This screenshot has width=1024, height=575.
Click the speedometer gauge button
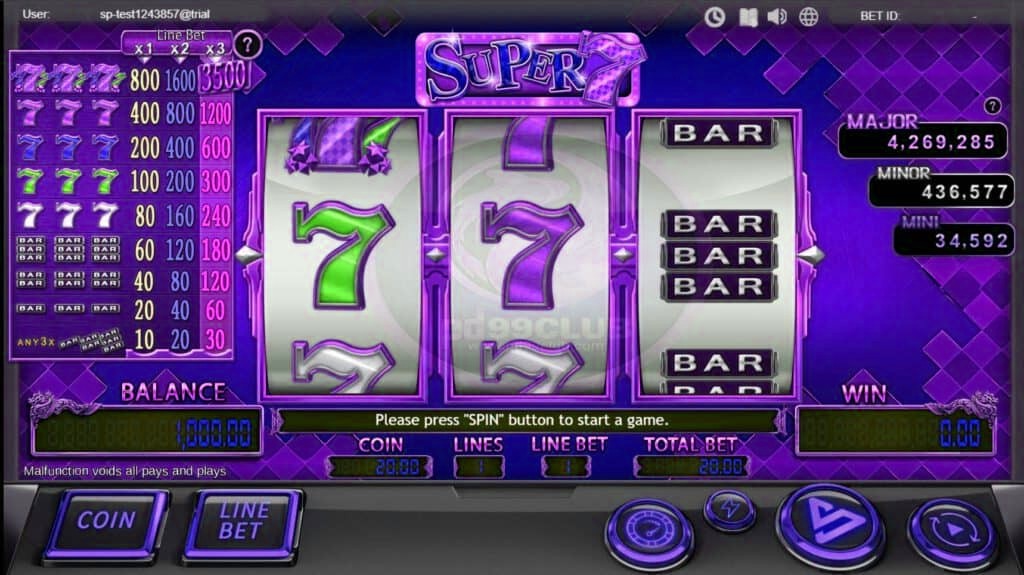649,533
